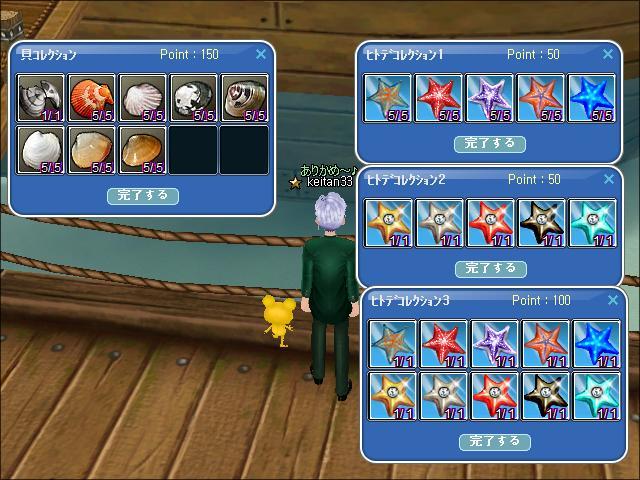Image resolution: width=640 pixels, height=480 pixels.
Task: Close the ヒトデコレクション3 window
Action: click(x=612, y=300)
